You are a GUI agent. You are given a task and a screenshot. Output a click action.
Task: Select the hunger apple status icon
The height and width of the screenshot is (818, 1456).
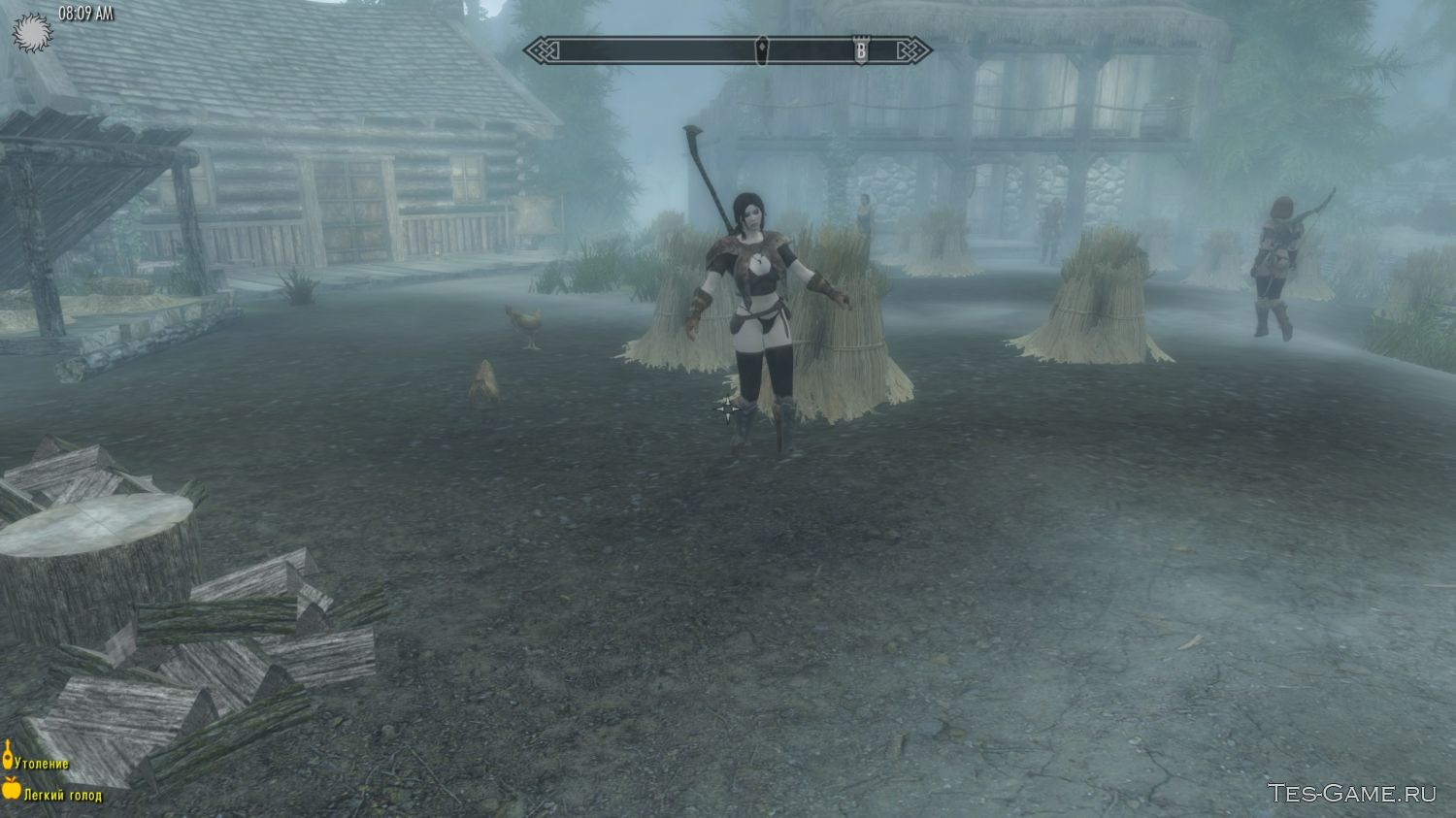[x=12, y=789]
